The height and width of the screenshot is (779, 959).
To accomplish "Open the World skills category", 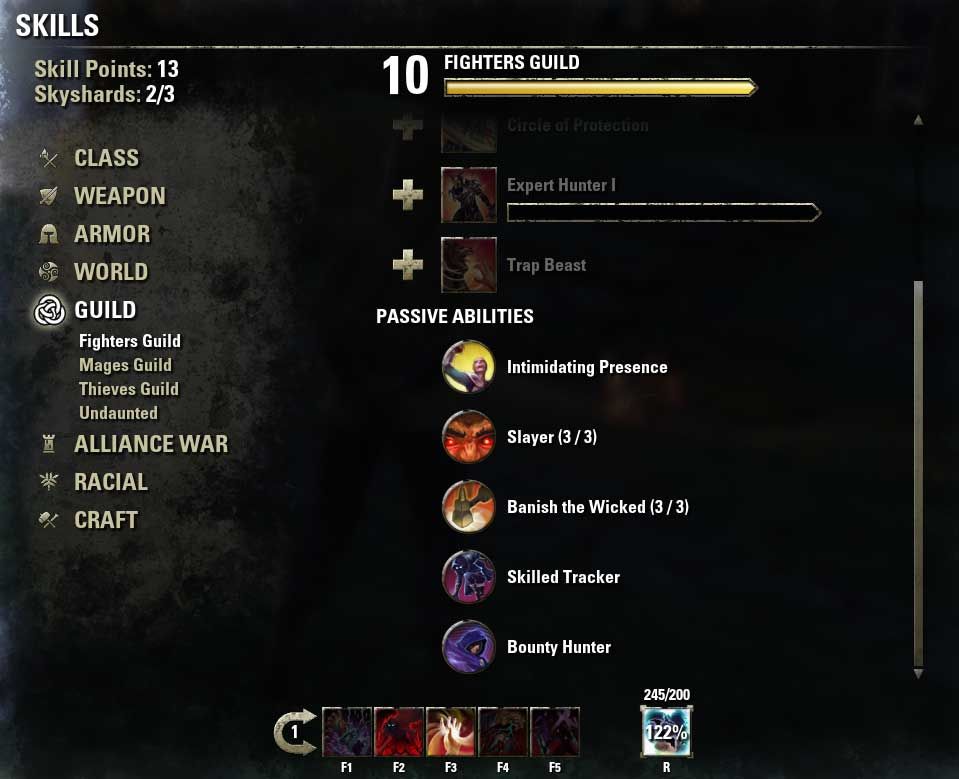I will point(110,272).
